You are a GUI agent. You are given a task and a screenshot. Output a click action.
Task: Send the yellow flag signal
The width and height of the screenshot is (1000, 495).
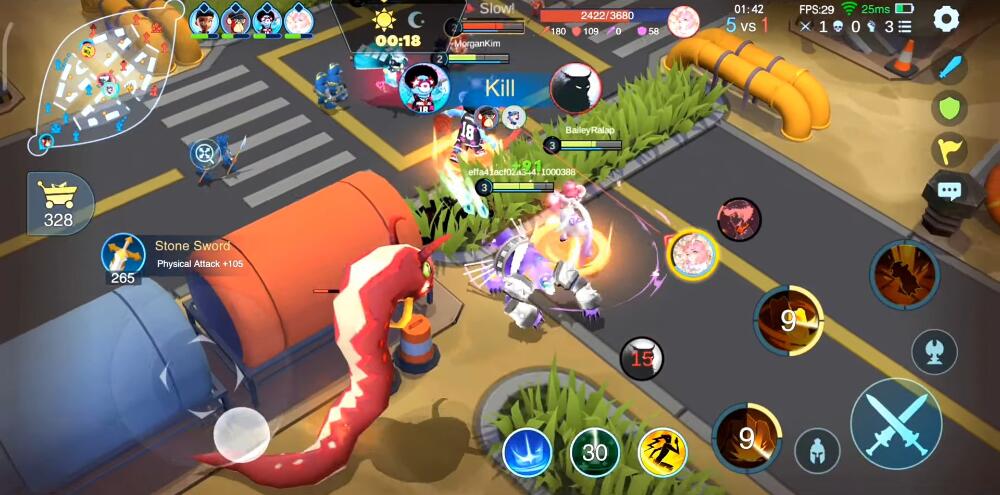(x=949, y=149)
